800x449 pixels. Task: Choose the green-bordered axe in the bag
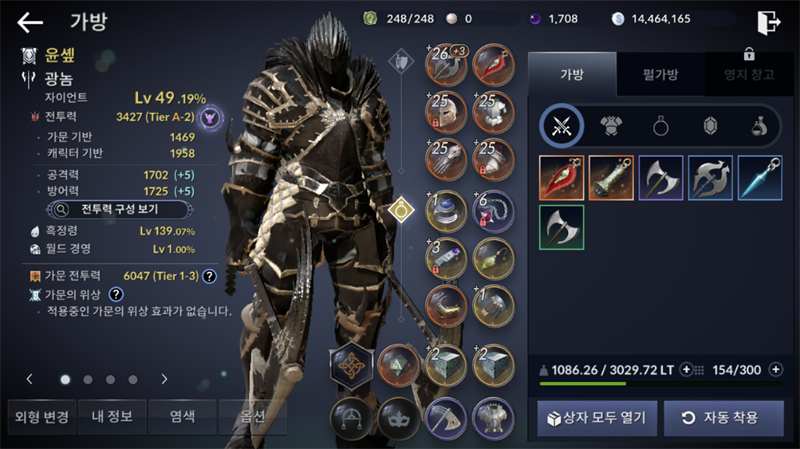click(561, 227)
